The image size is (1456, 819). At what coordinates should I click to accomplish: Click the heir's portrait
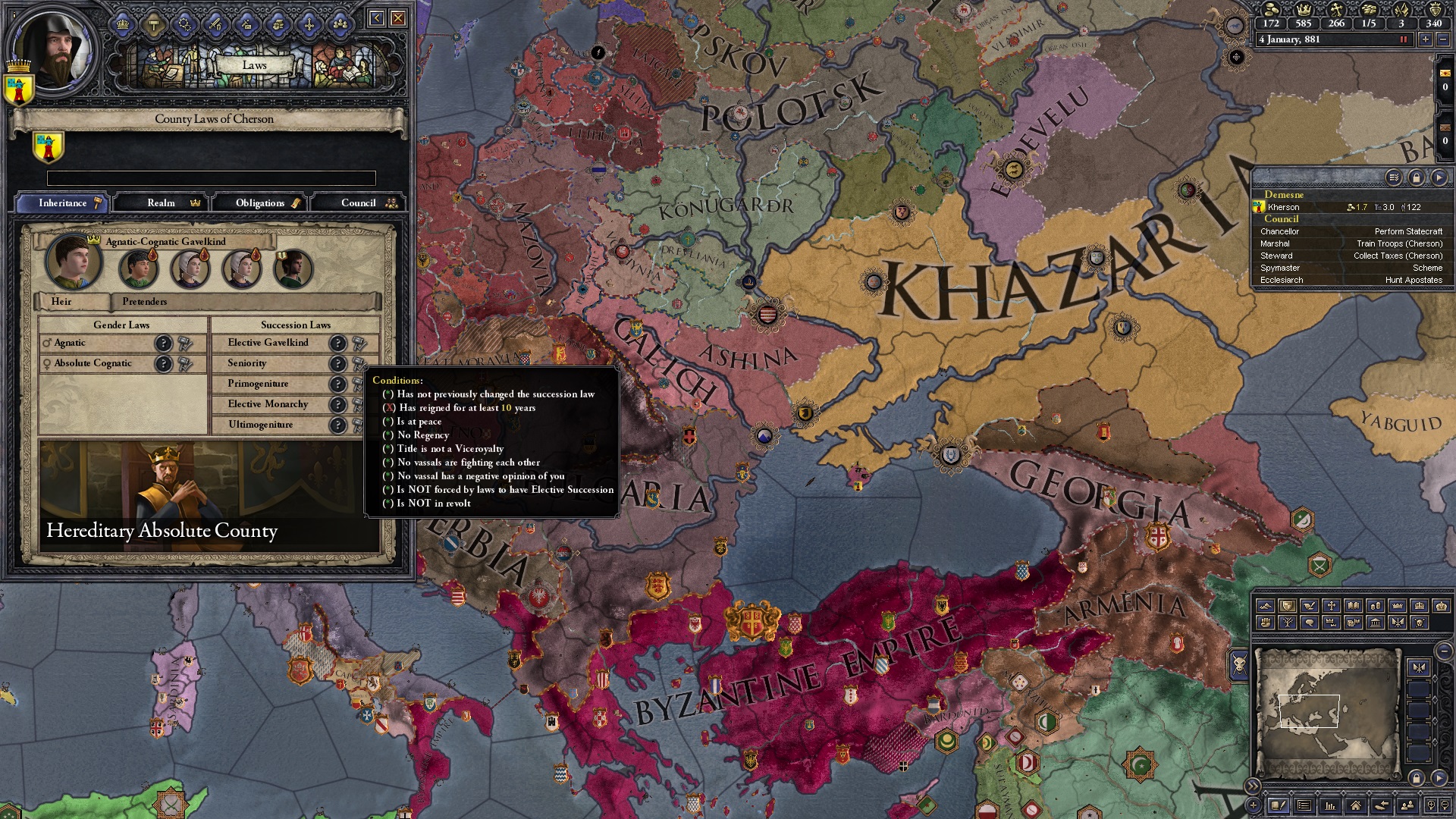tap(73, 262)
